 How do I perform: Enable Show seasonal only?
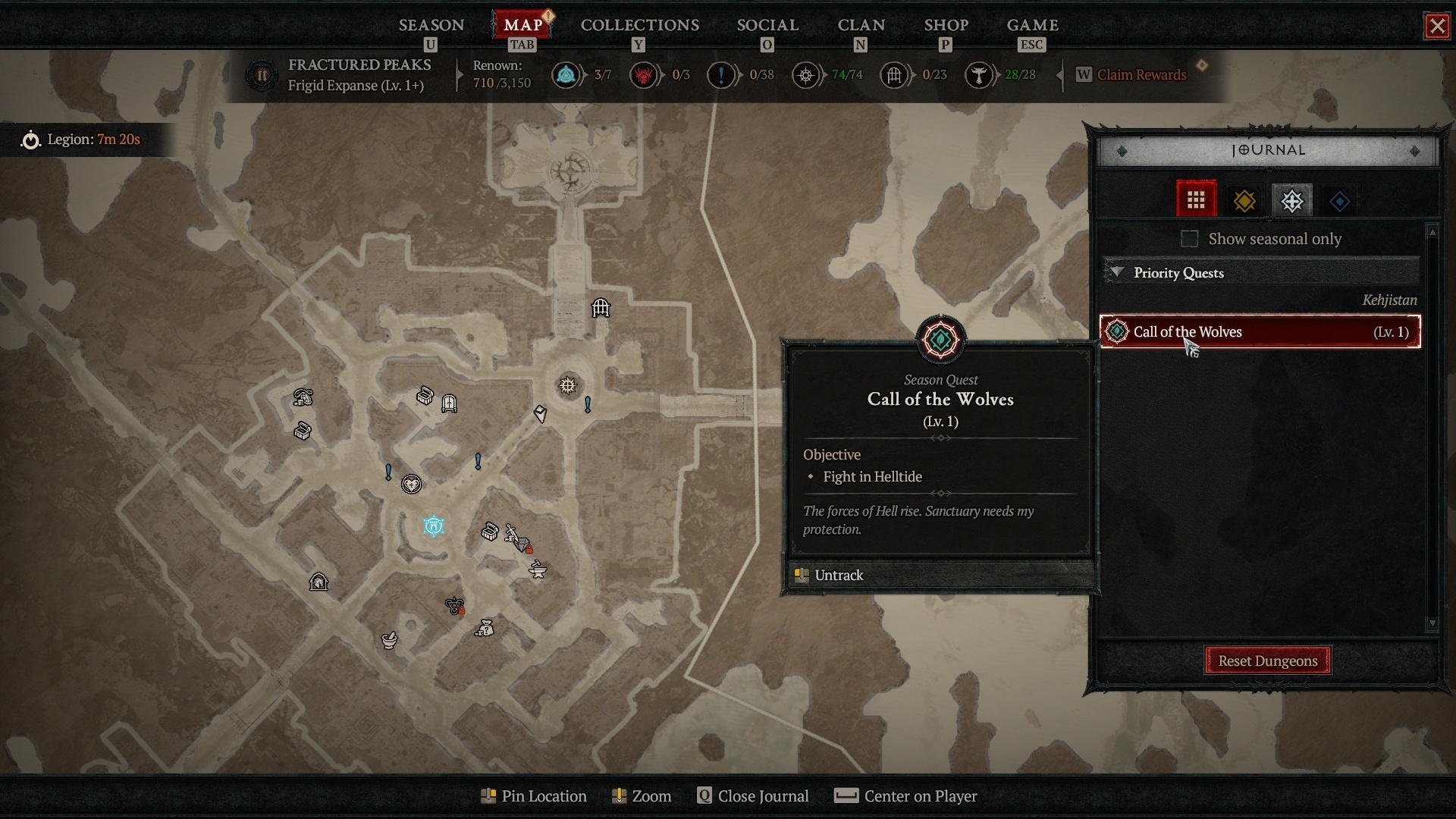click(x=1188, y=239)
